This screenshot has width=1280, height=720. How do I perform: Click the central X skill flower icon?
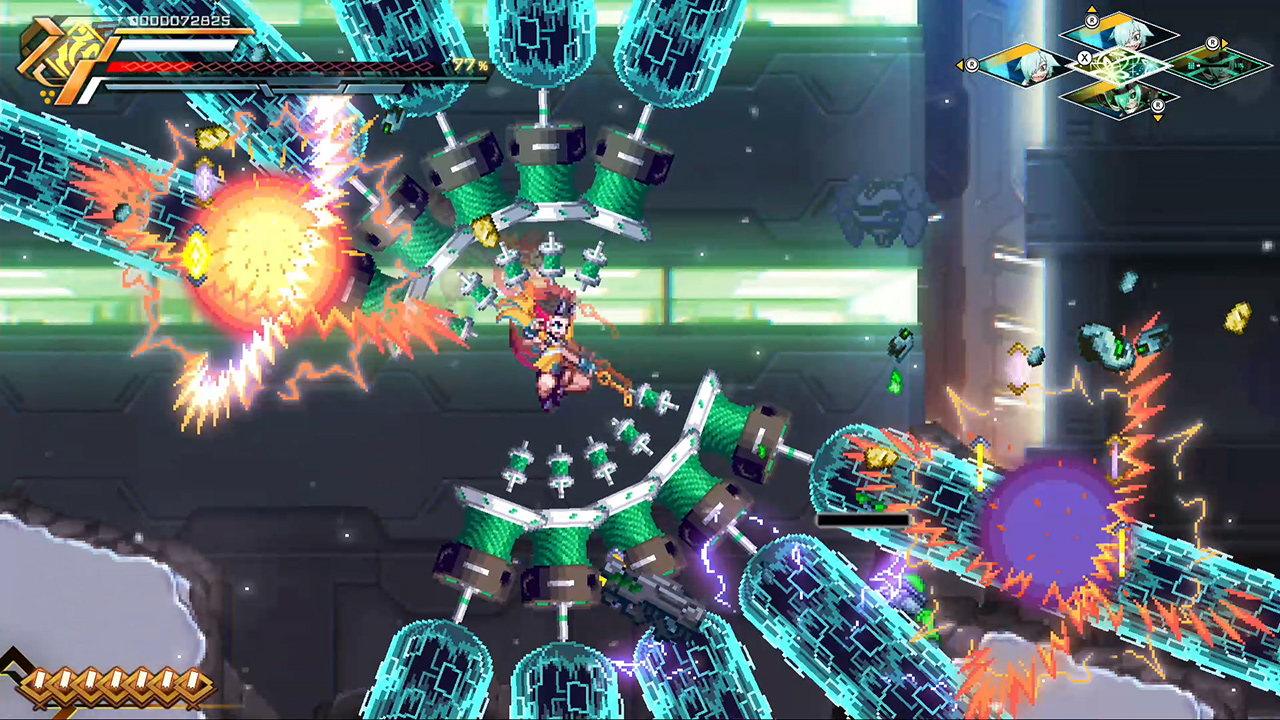(1118, 66)
